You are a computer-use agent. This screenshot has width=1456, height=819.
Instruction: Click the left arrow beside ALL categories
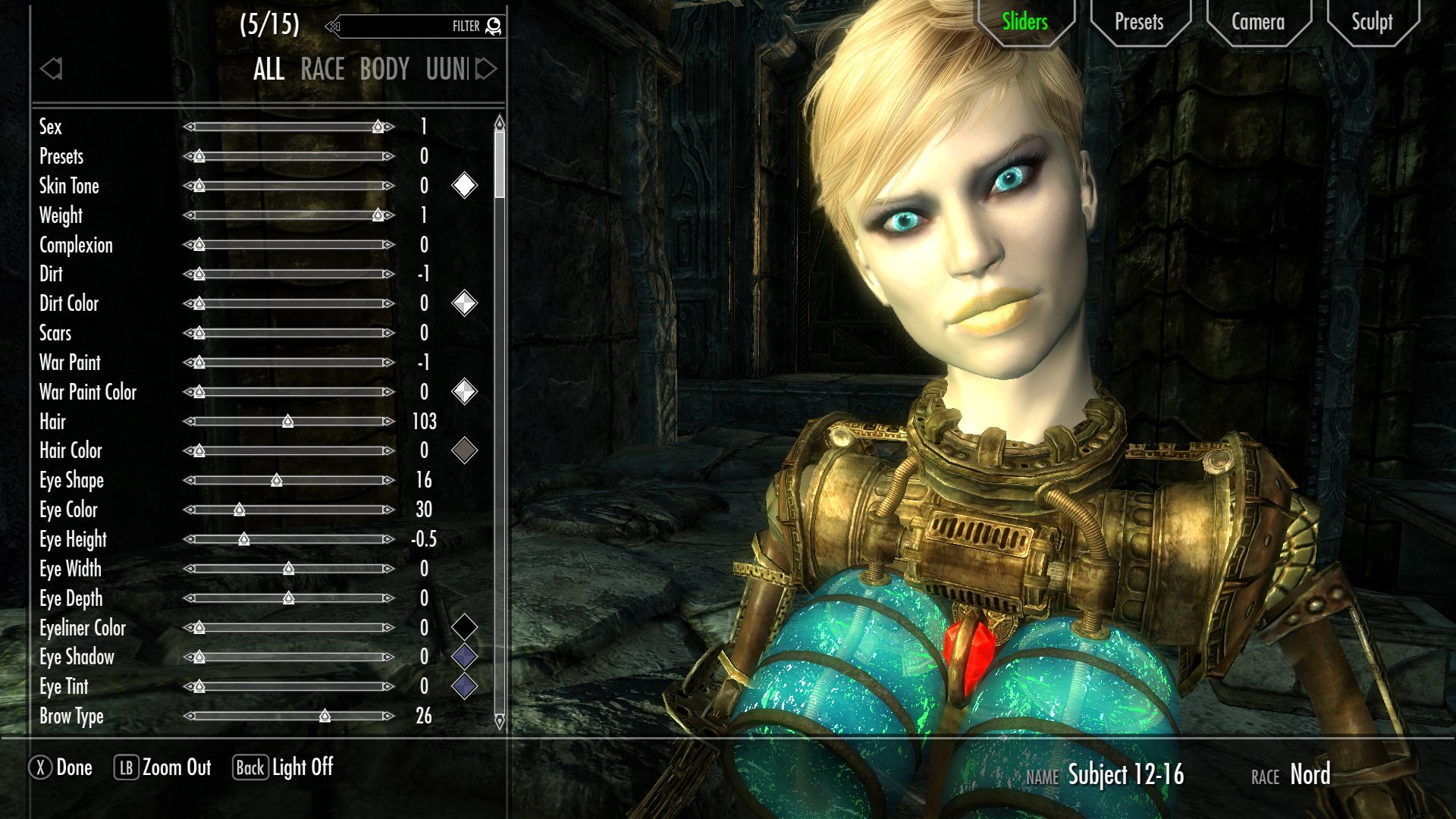tap(52, 69)
